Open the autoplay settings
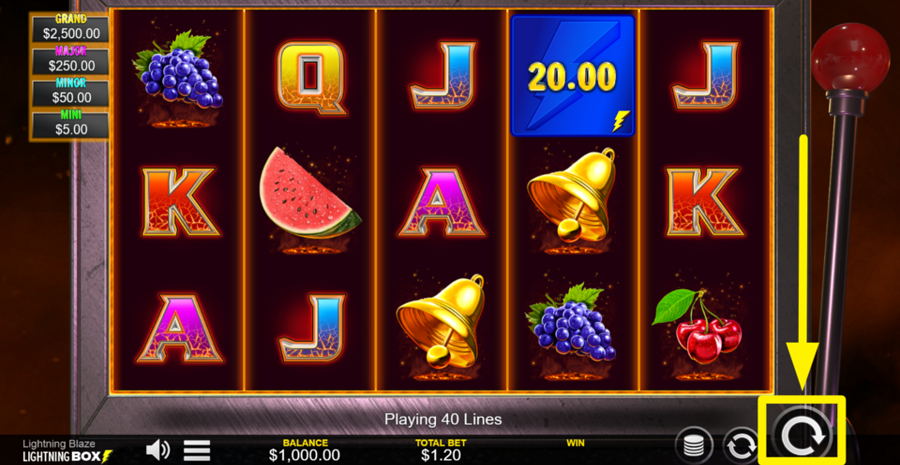The height and width of the screenshot is (465, 900). point(741,445)
